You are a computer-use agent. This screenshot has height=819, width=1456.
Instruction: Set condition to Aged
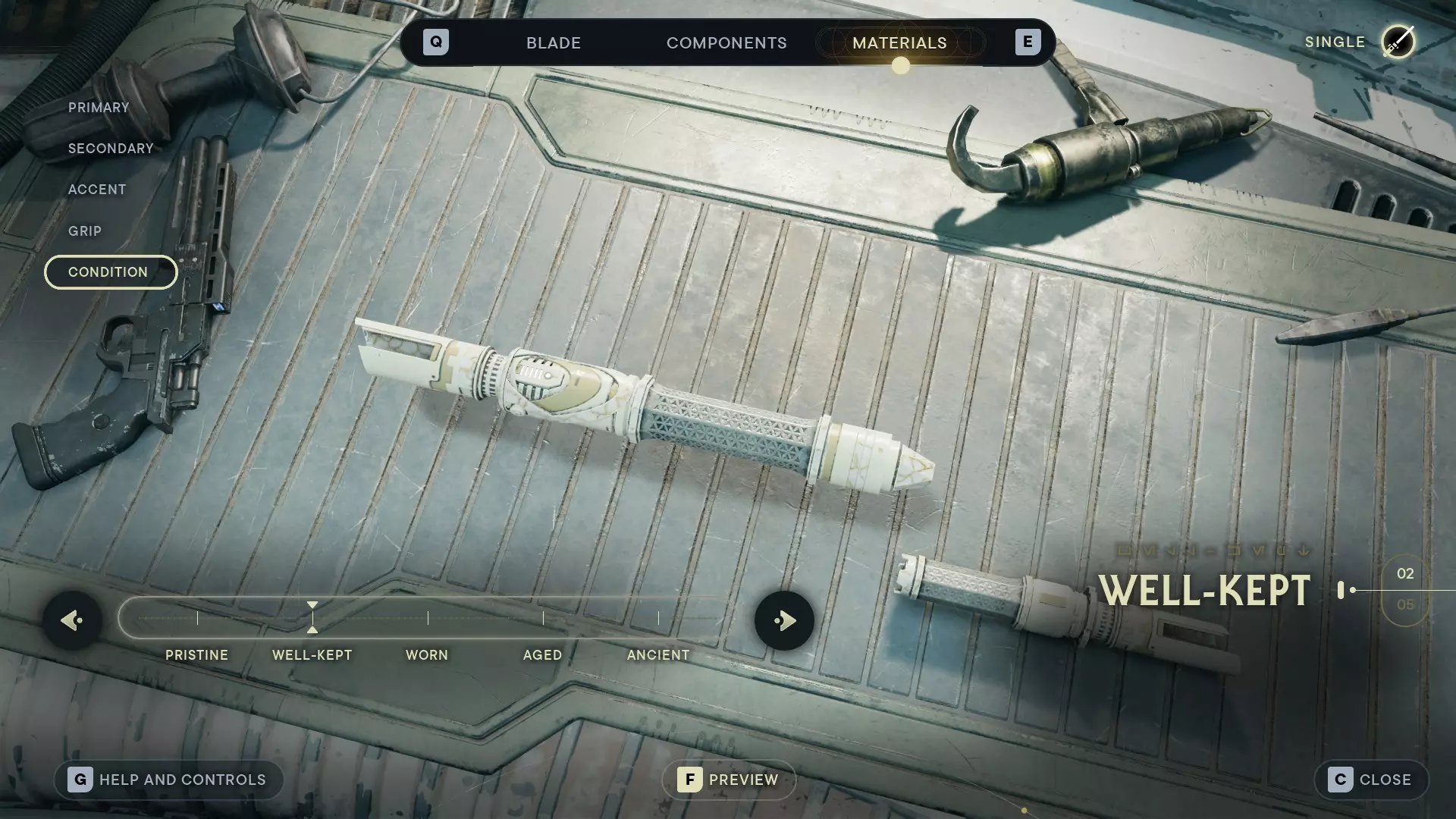[543, 619]
